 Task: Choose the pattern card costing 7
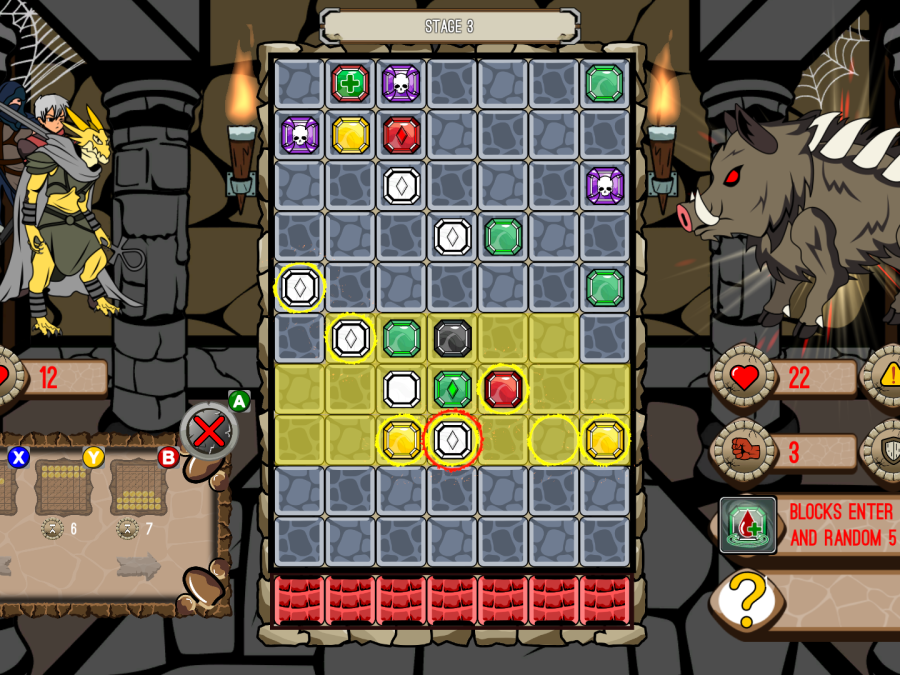138,488
